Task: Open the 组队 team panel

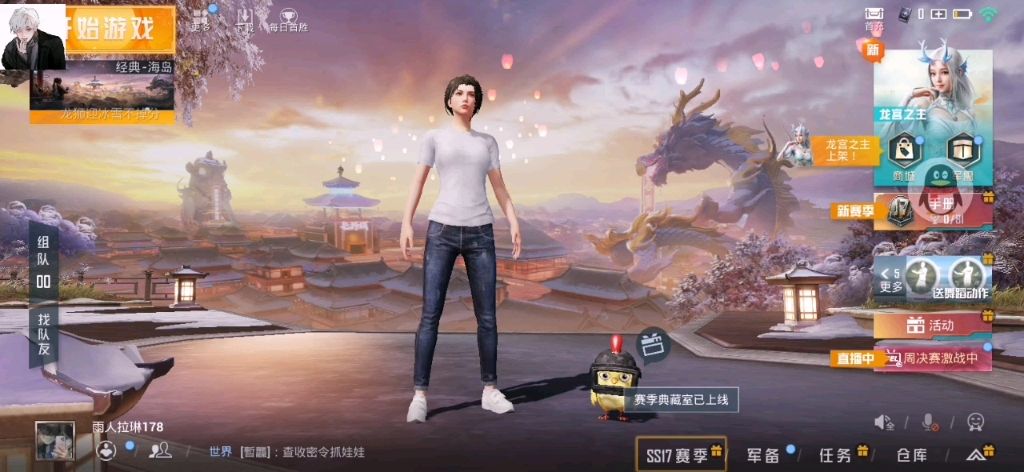Action: [43, 262]
